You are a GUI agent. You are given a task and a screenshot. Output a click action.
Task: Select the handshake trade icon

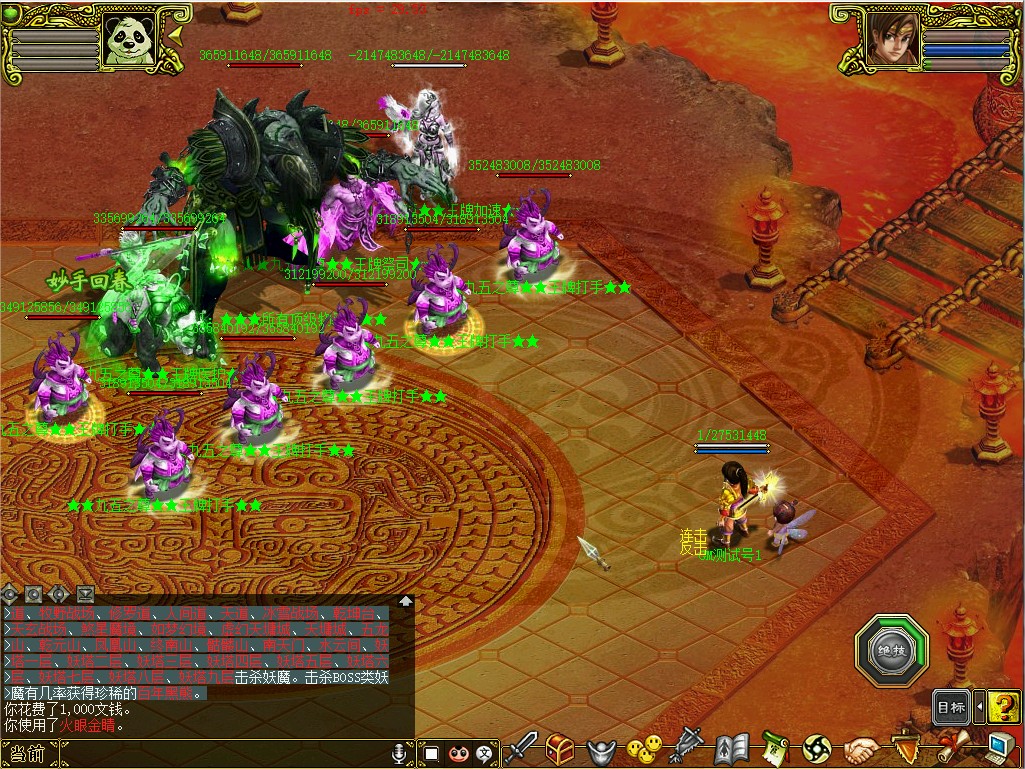click(860, 749)
